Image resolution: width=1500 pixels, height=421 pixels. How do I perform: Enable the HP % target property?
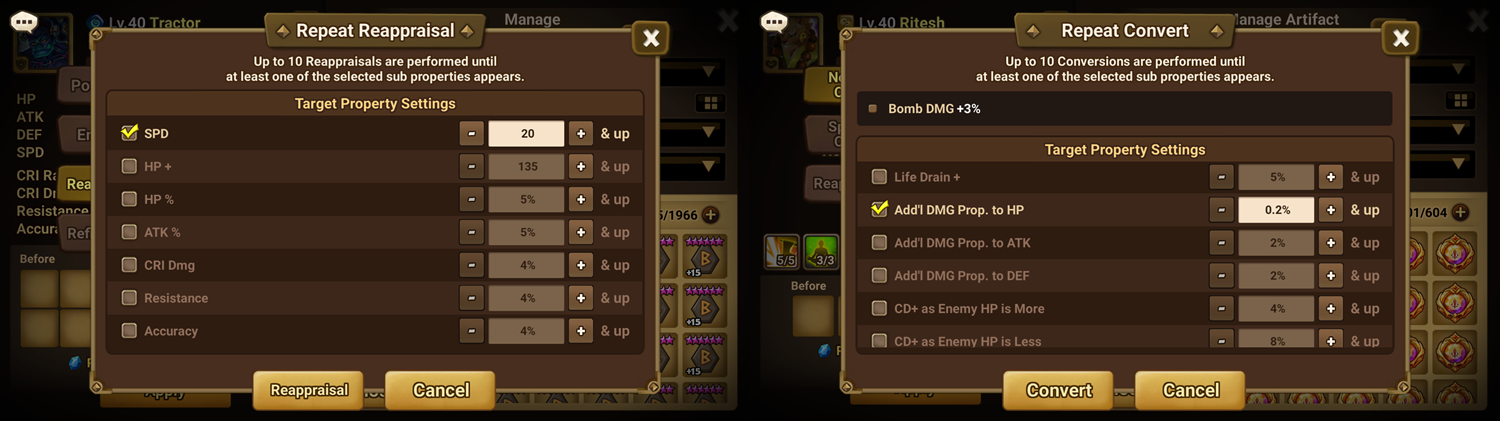[x=129, y=199]
